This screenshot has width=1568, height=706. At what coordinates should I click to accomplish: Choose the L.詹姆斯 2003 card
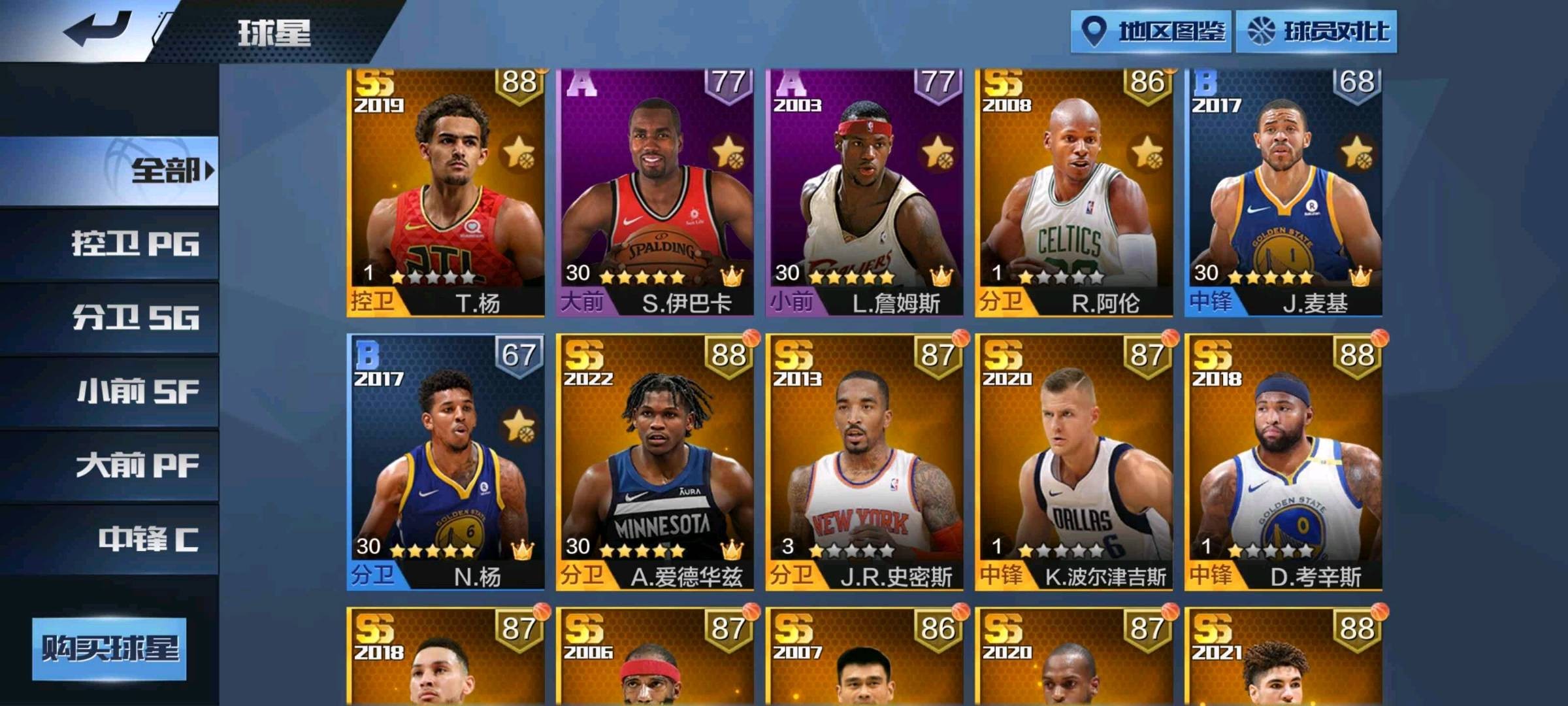click(864, 193)
